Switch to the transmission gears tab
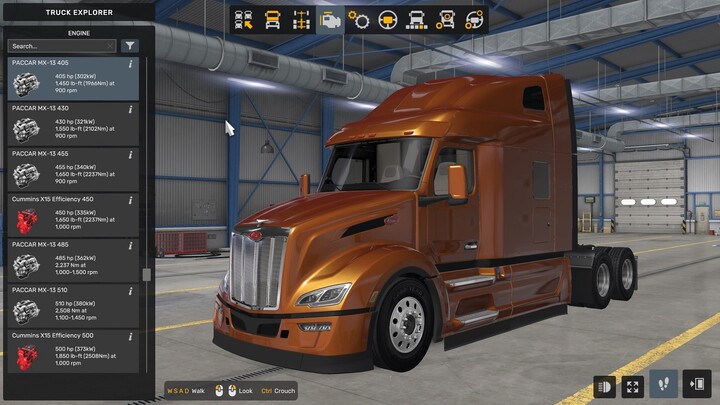The width and height of the screenshot is (720, 405). tap(359, 19)
